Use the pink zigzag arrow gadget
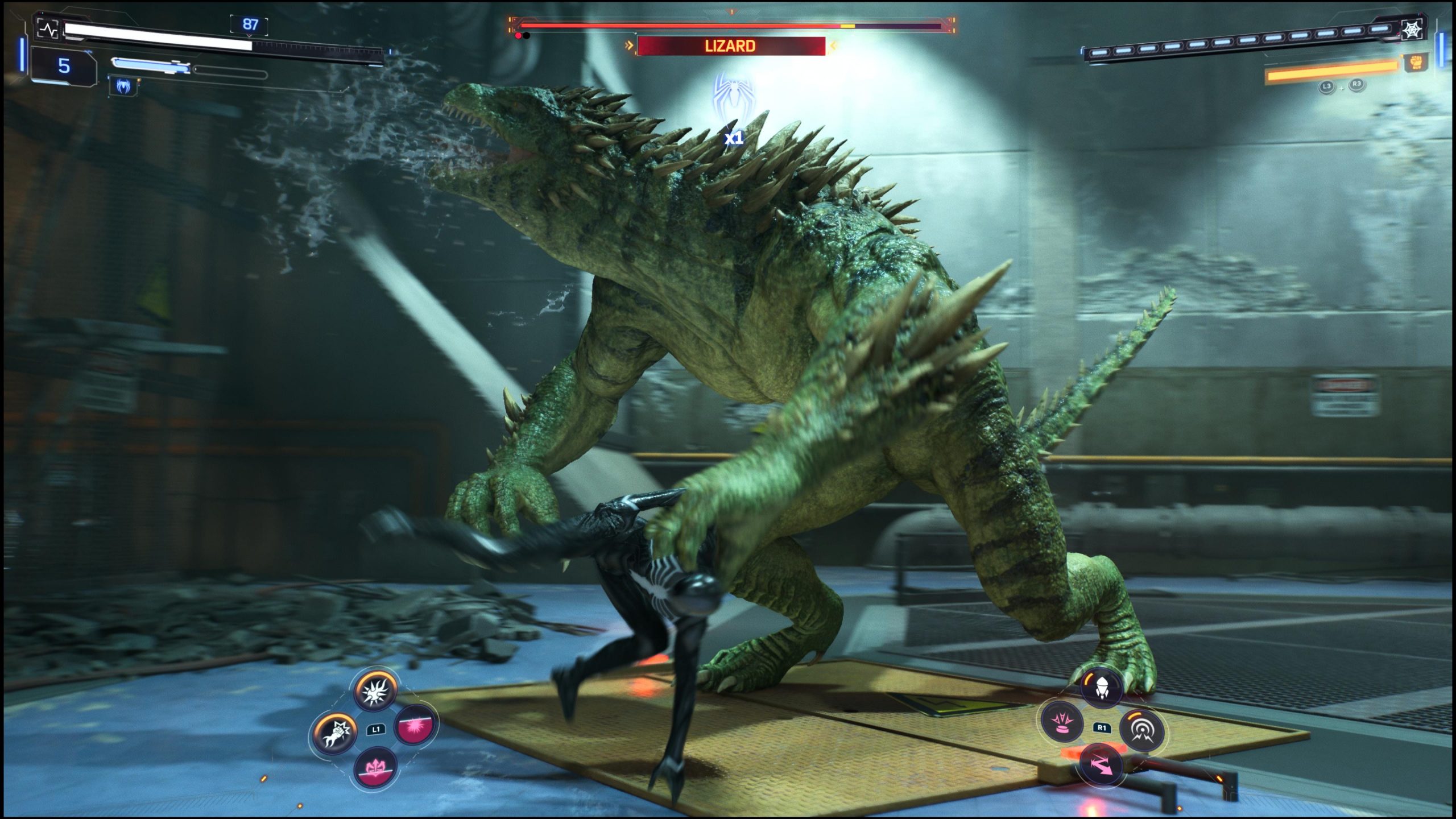1456x819 pixels. (1102, 766)
